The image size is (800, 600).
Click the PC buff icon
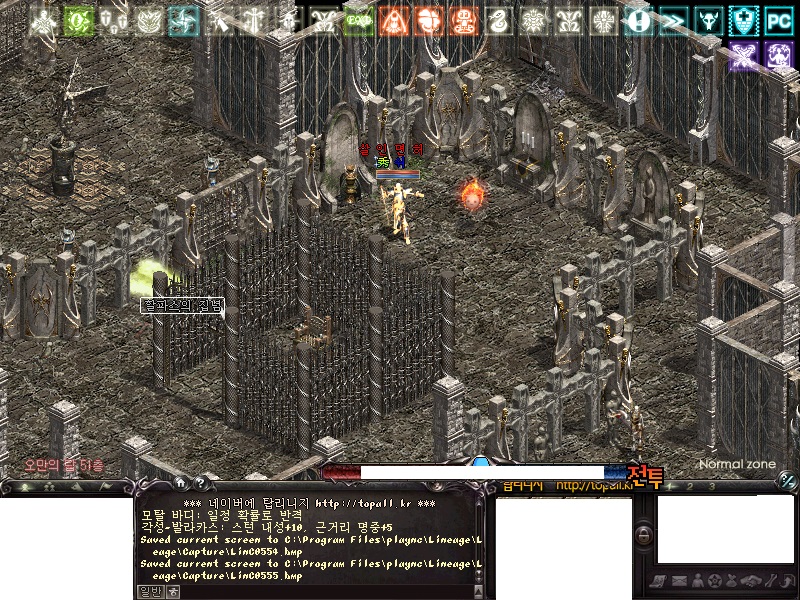click(x=778, y=20)
